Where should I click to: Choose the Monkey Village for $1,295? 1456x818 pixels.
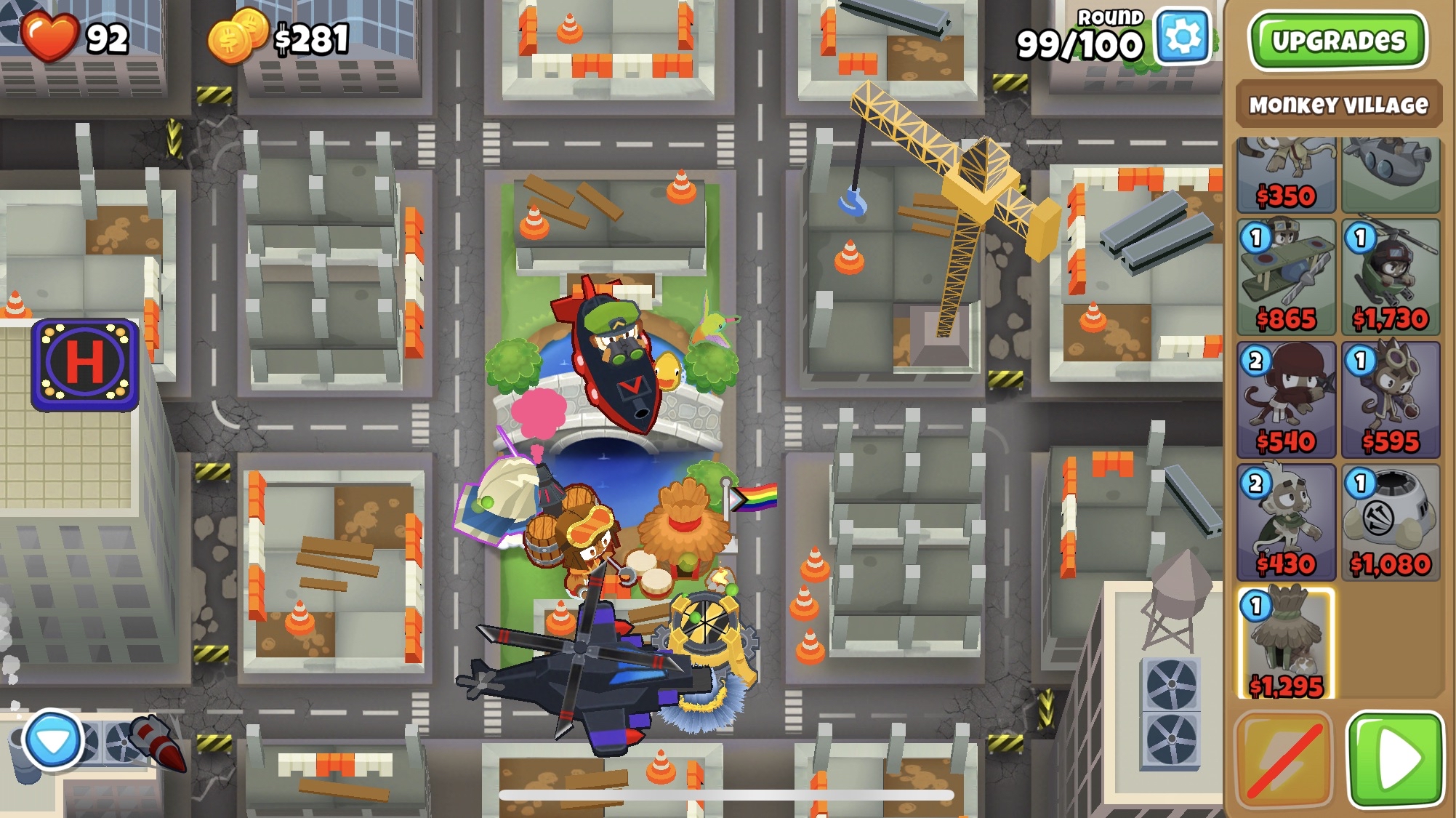point(1286,644)
